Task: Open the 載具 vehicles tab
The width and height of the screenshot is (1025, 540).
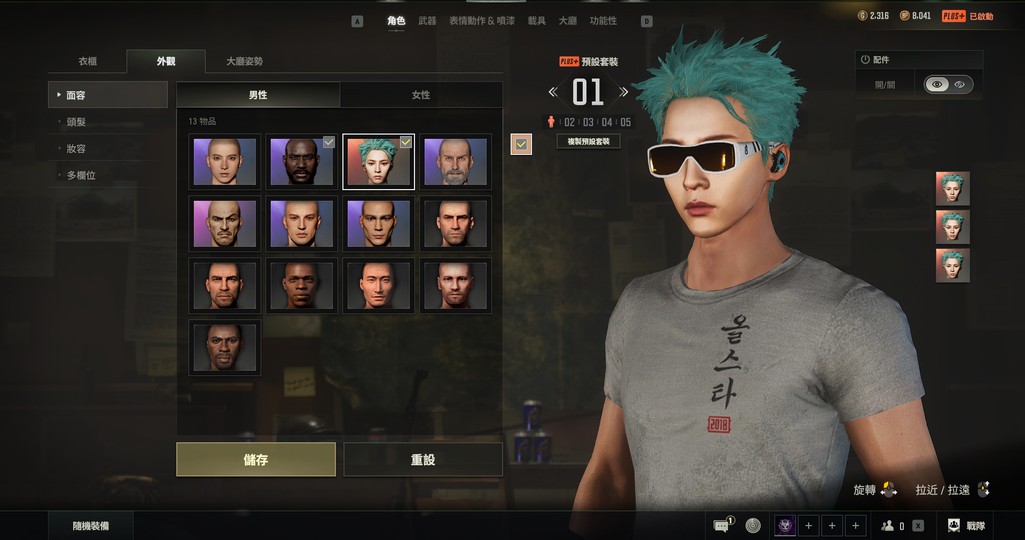Action: click(x=537, y=21)
